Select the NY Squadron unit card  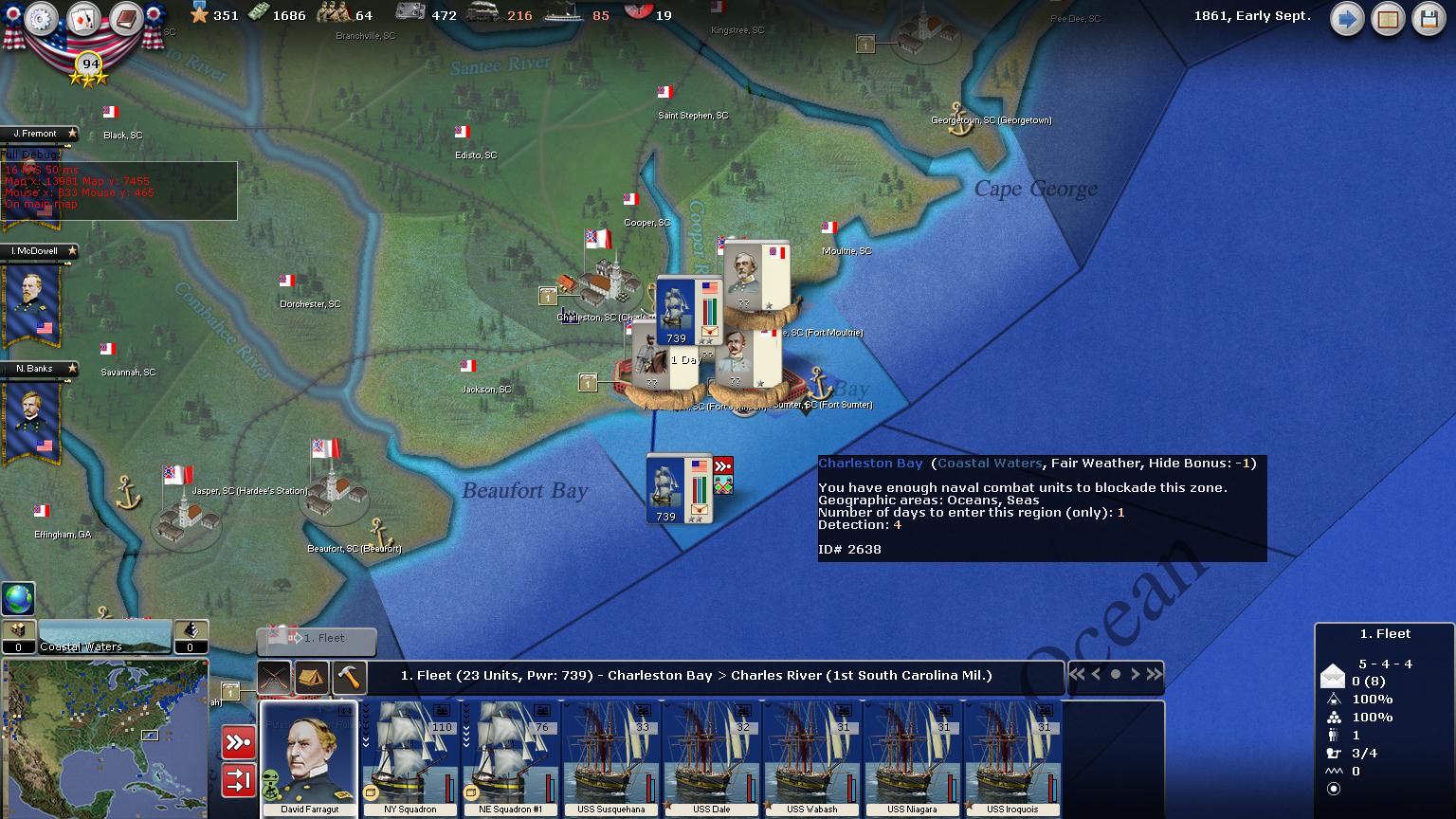pyautogui.click(x=410, y=758)
